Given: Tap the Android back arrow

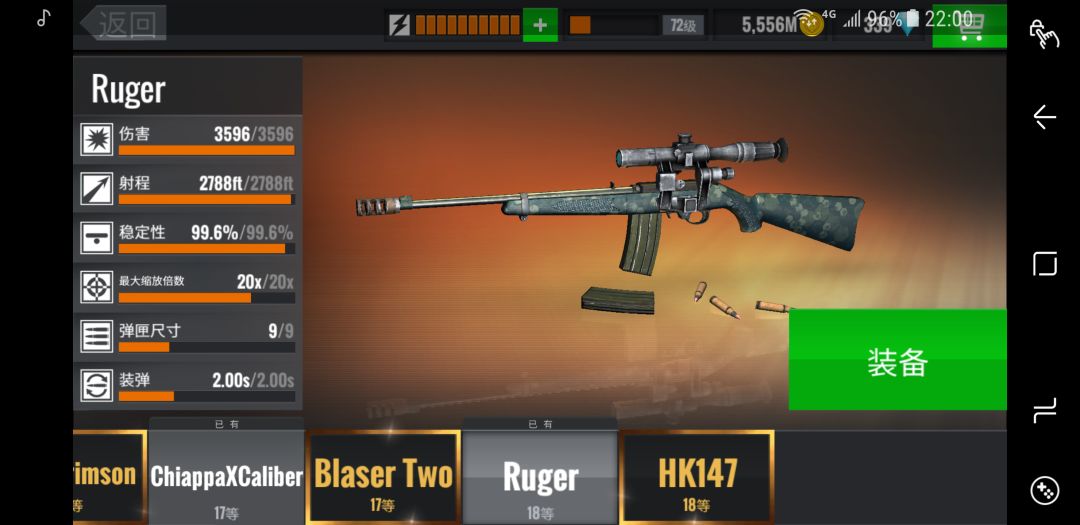Looking at the screenshot, I should [1044, 117].
